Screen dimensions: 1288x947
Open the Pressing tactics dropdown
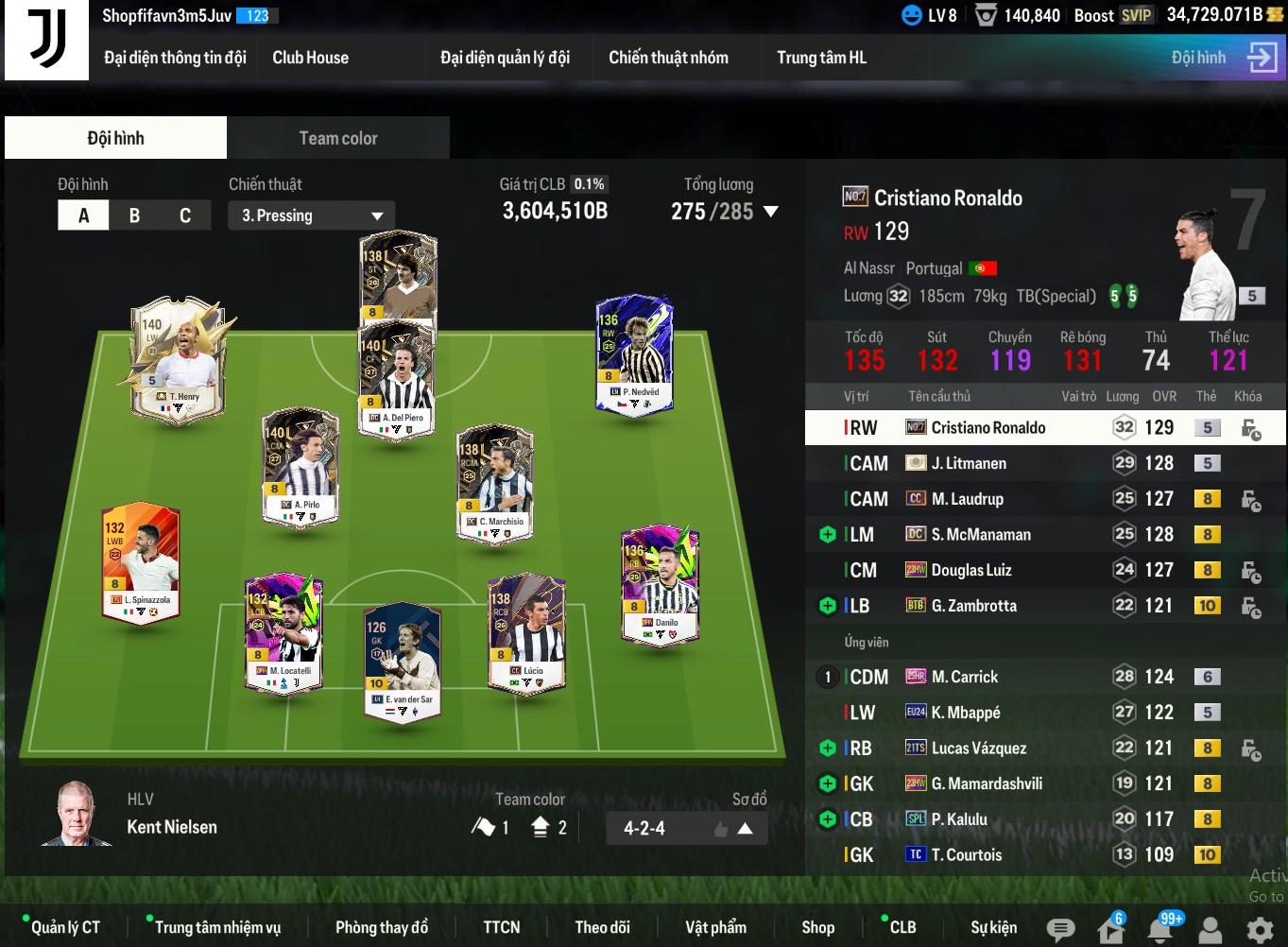tap(311, 215)
